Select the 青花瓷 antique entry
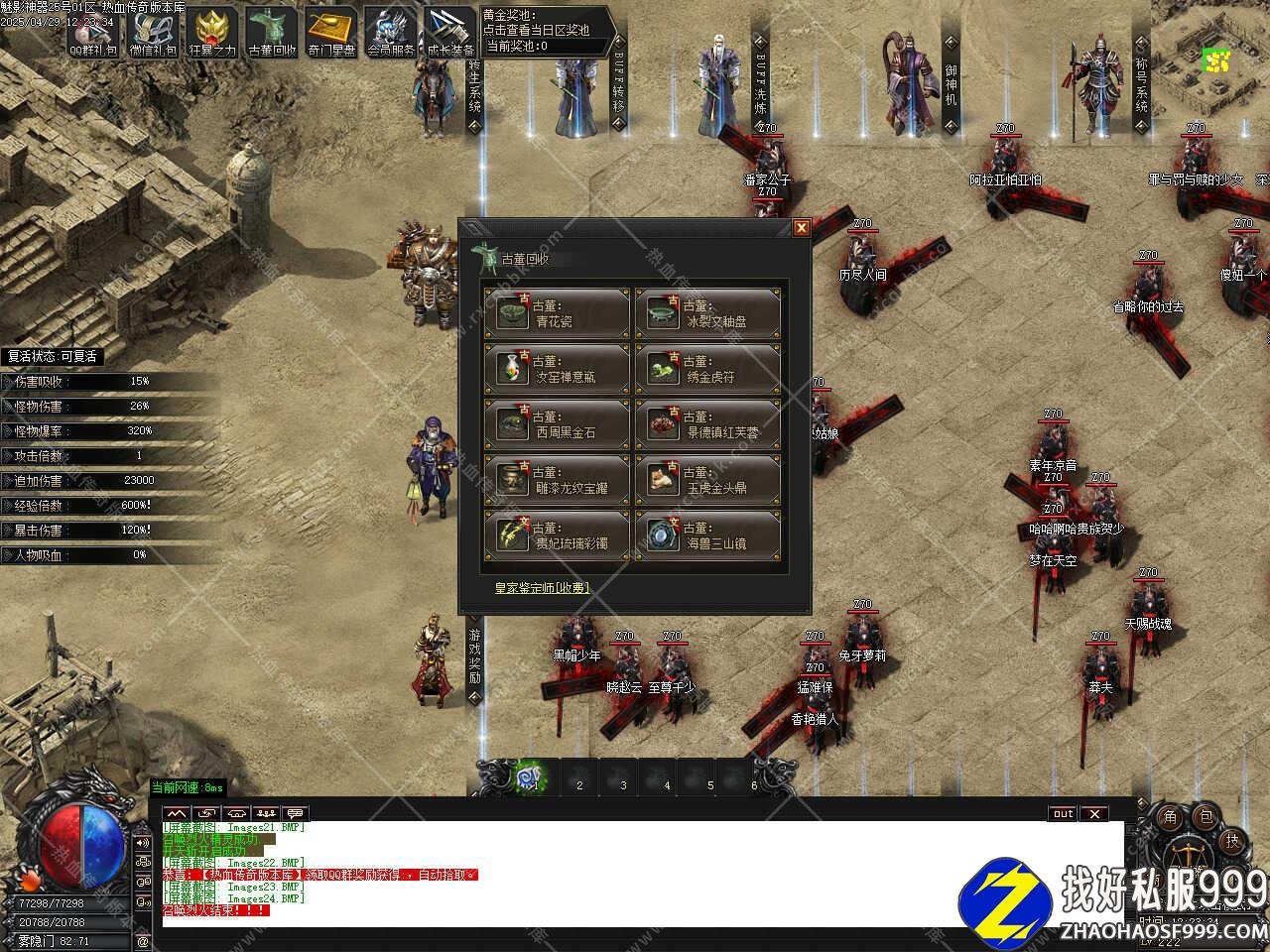The width and height of the screenshot is (1270, 952). (558, 314)
